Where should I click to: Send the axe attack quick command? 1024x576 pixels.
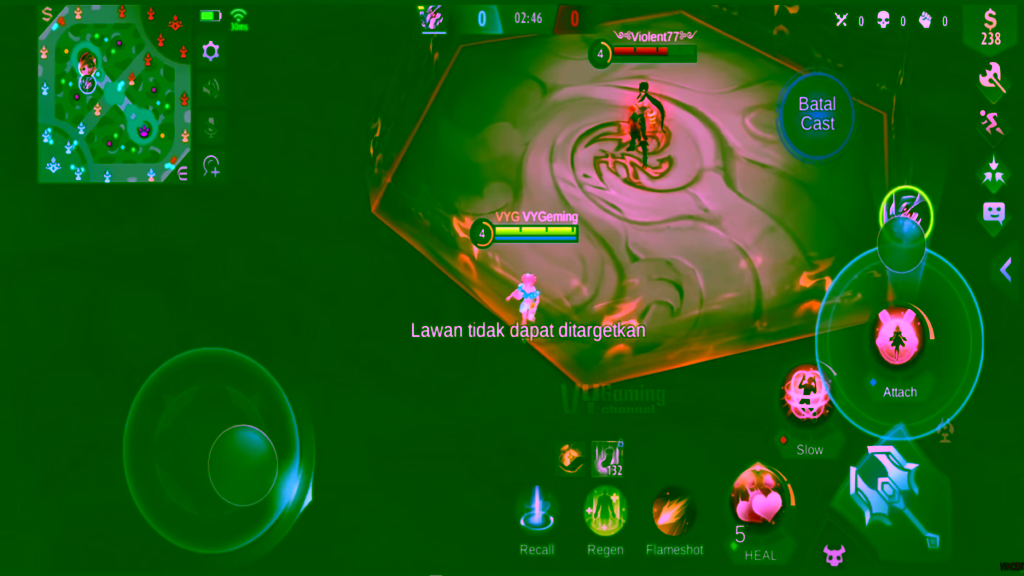[x=992, y=76]
